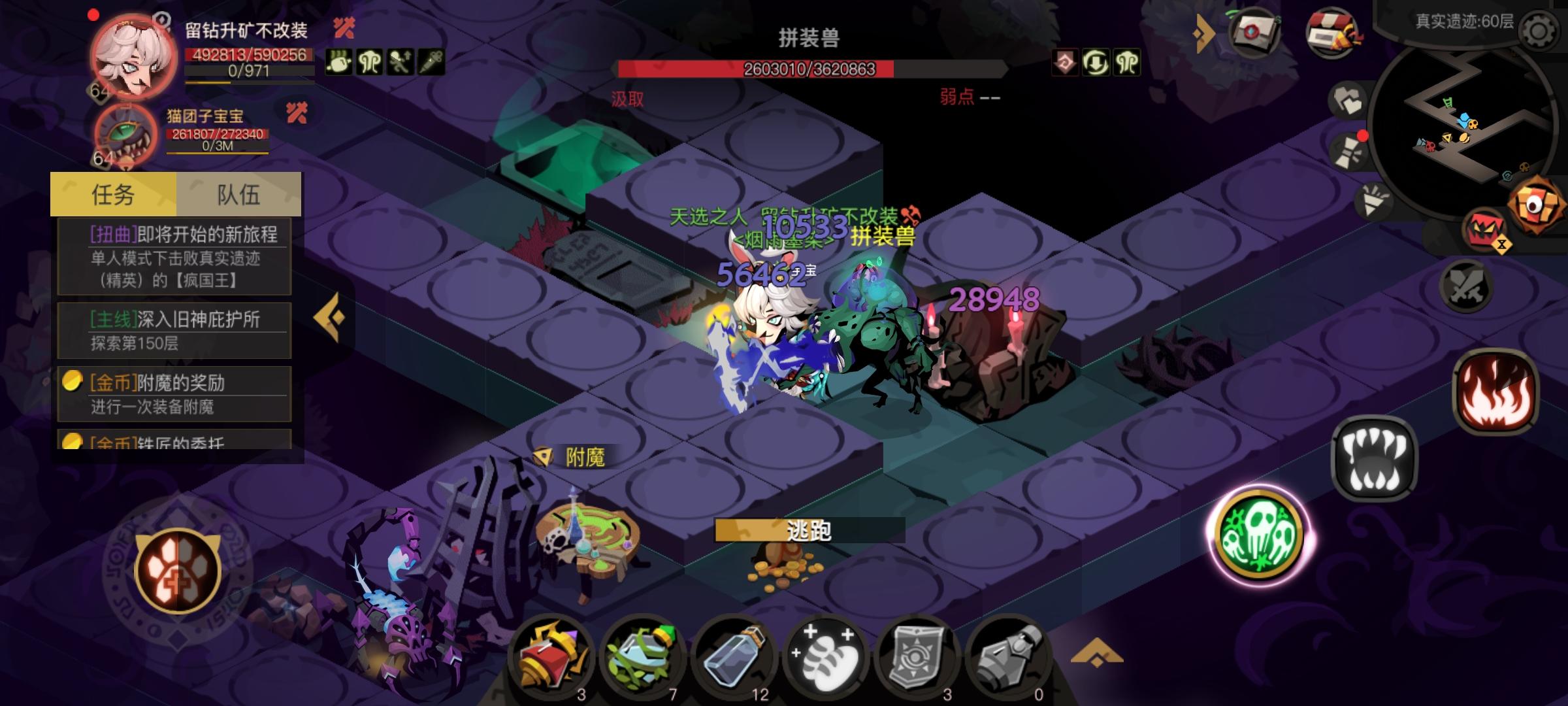Use the red horn consumable showing 3
Screen dimensions: 1568x706
click(549, 657)
